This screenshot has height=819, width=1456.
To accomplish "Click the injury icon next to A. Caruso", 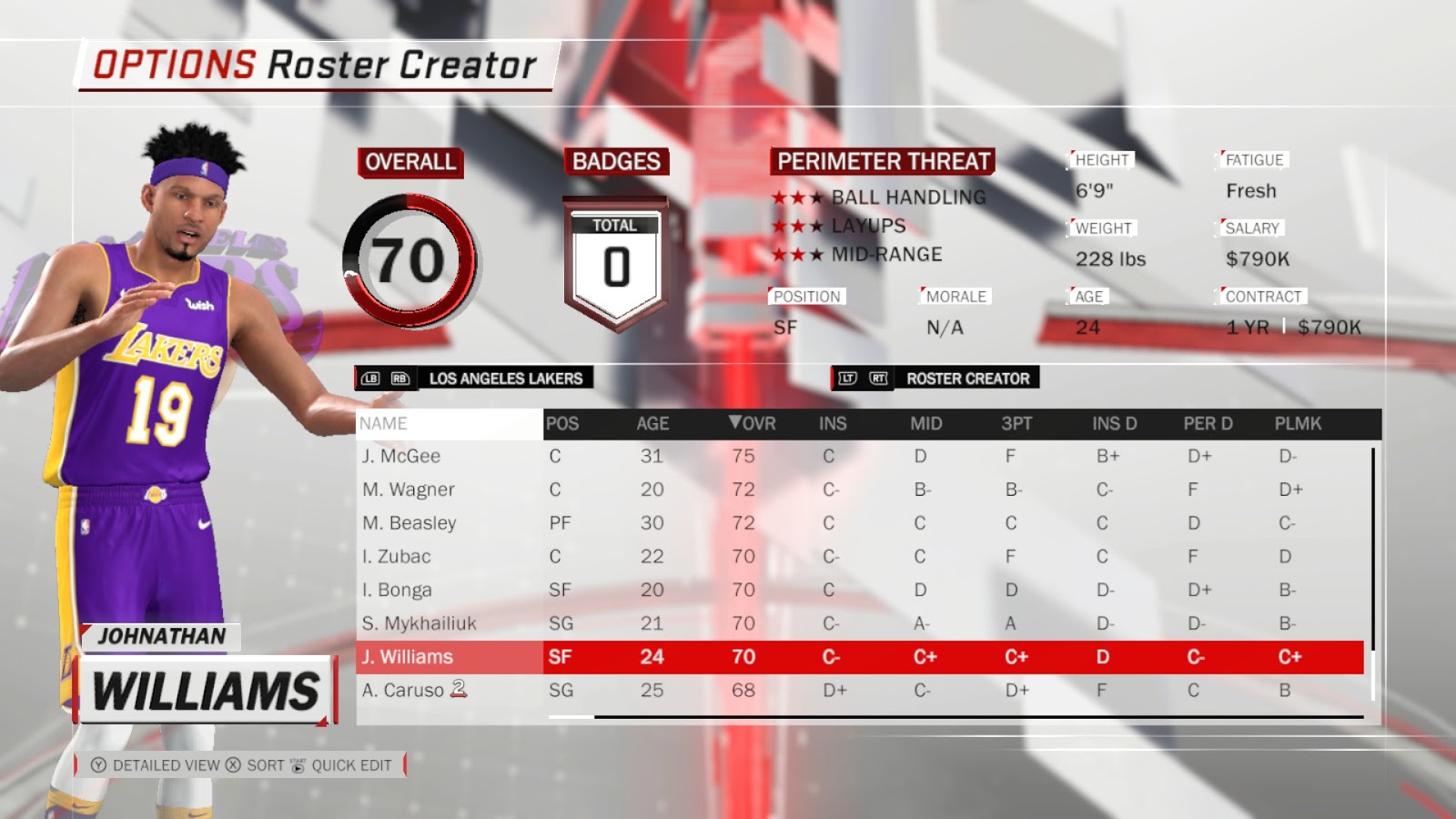I will [x=460, y=690].
